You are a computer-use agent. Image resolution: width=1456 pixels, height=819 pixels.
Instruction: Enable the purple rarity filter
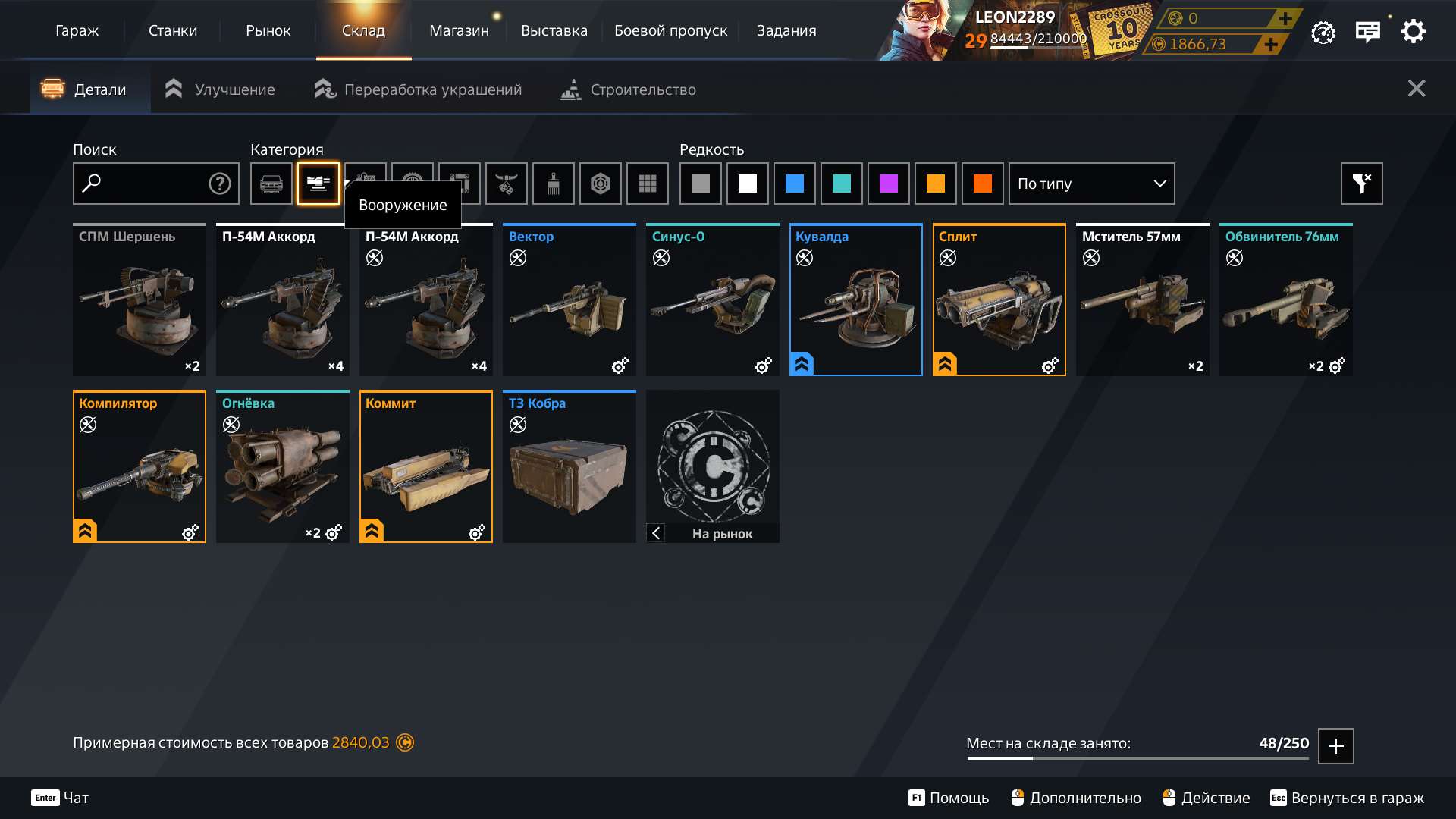click(889, 184)
